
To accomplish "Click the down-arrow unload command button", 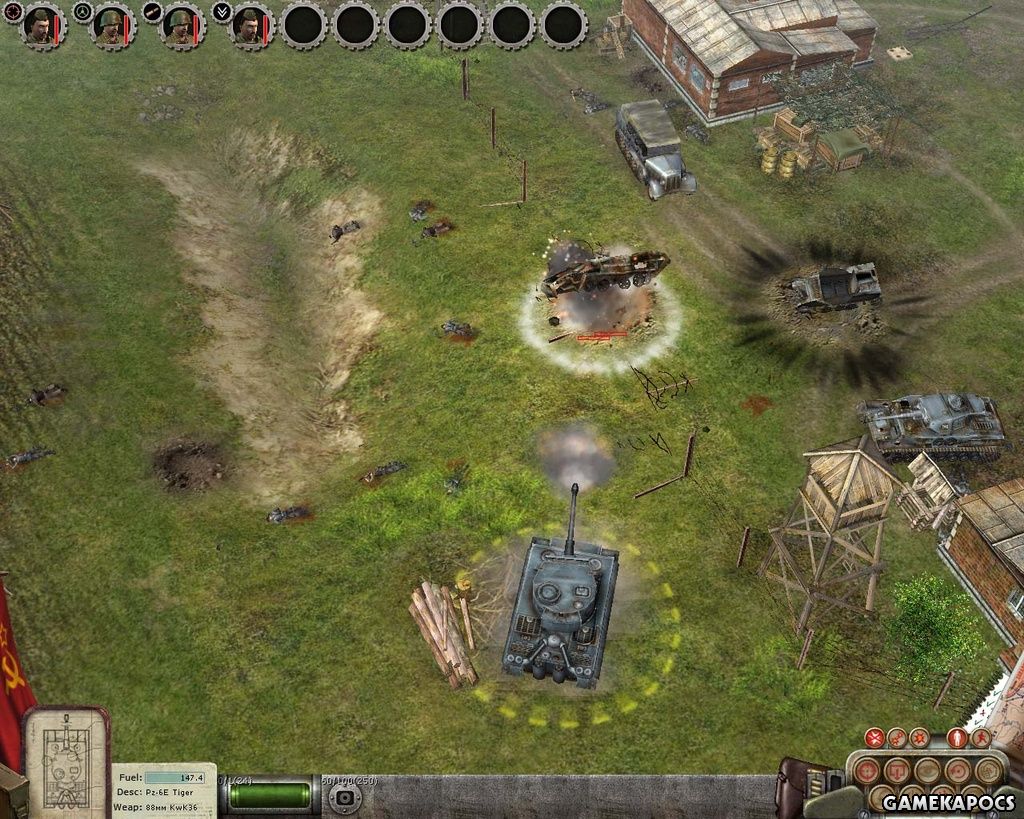I will click(899, 770).
